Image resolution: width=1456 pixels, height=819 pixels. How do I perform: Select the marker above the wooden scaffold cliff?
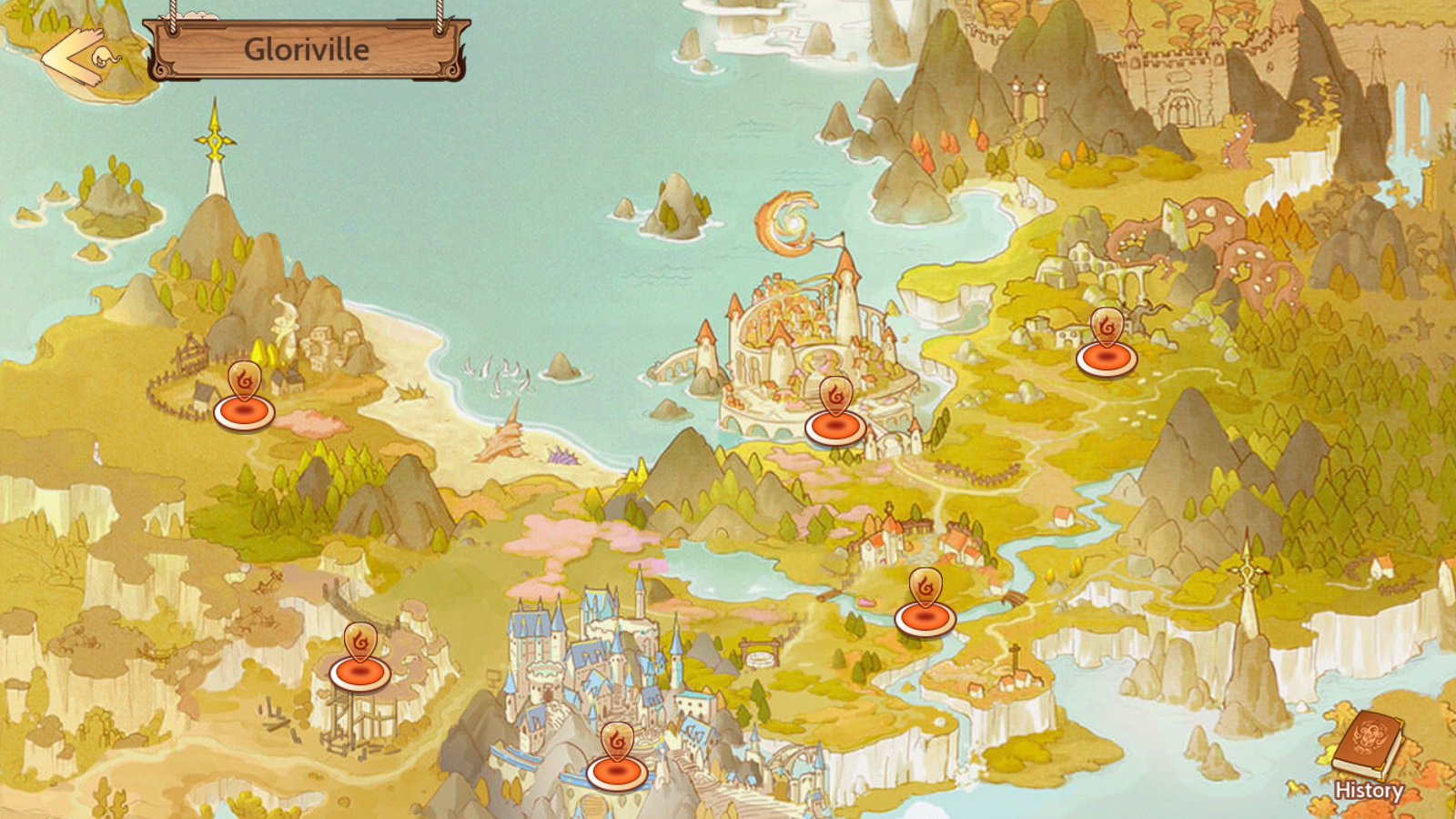pos(360,661)
